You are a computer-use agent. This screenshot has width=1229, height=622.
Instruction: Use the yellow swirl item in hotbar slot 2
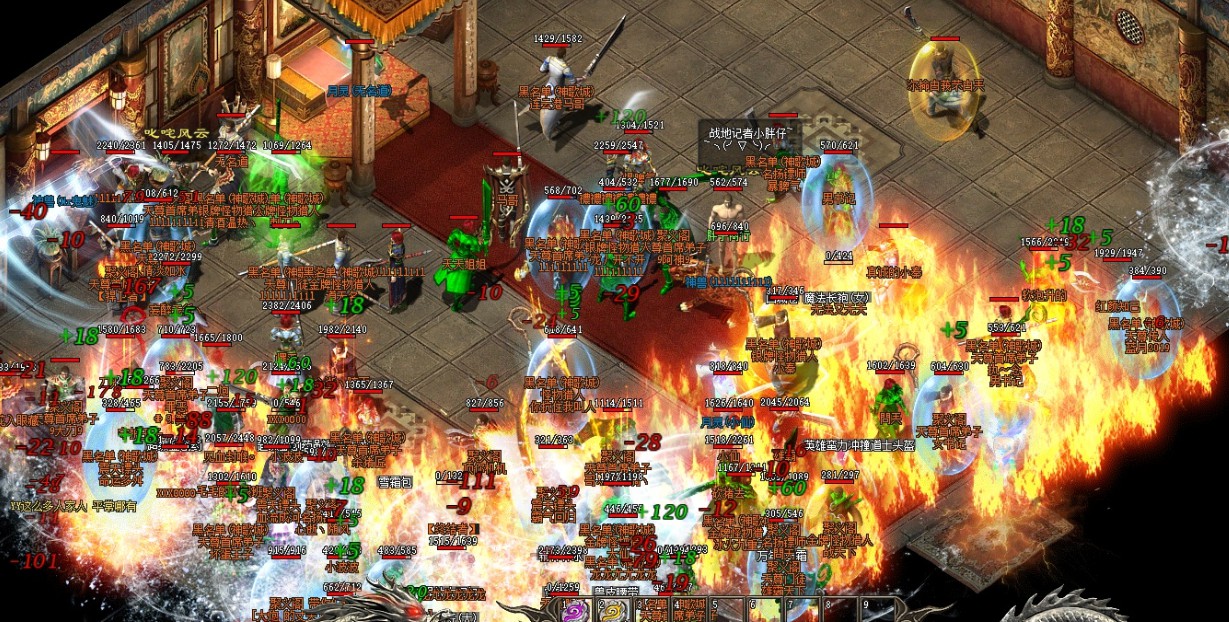[612, 612]
